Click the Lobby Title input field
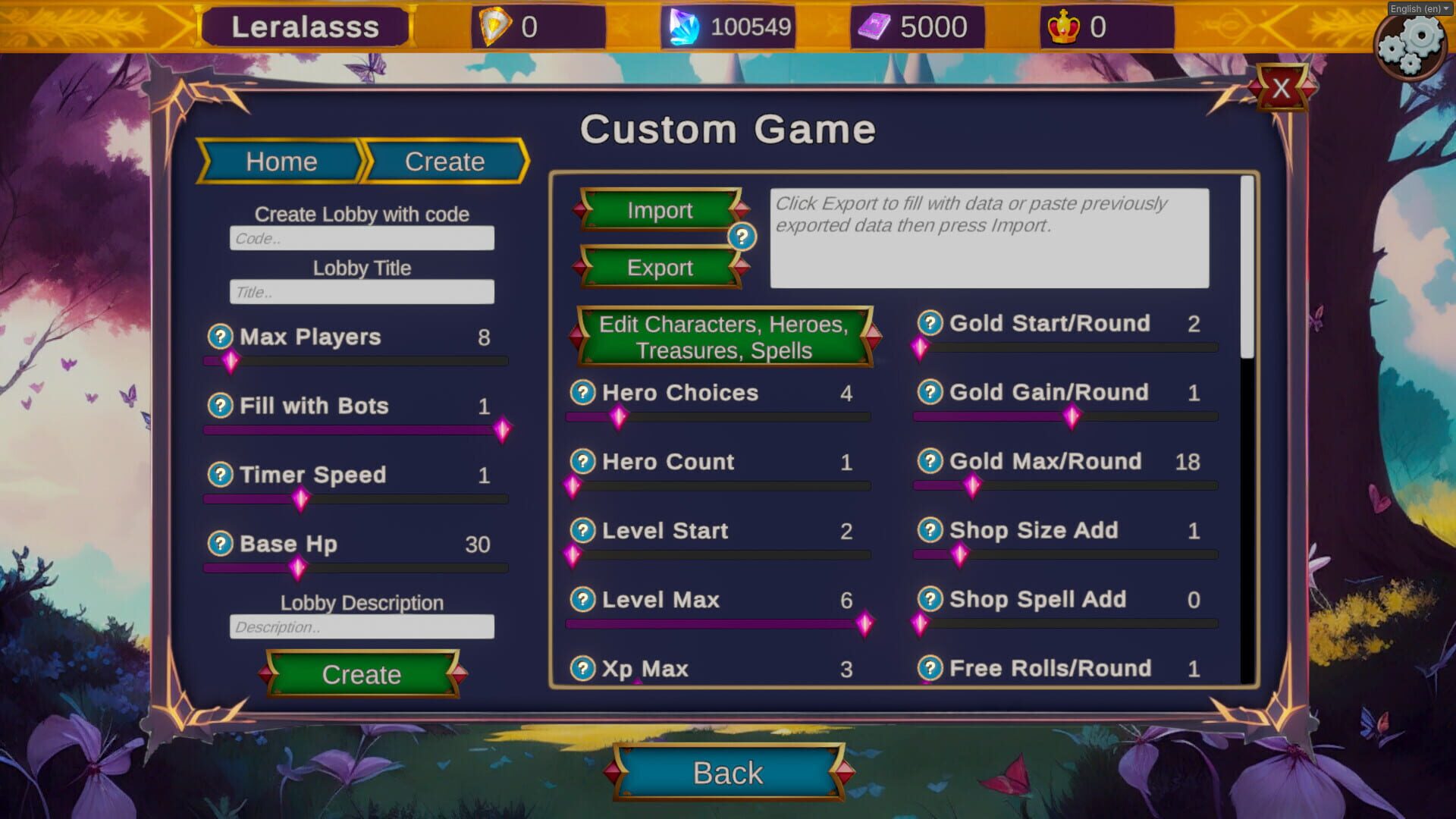 pyautogui.click(x=362, y=292)
